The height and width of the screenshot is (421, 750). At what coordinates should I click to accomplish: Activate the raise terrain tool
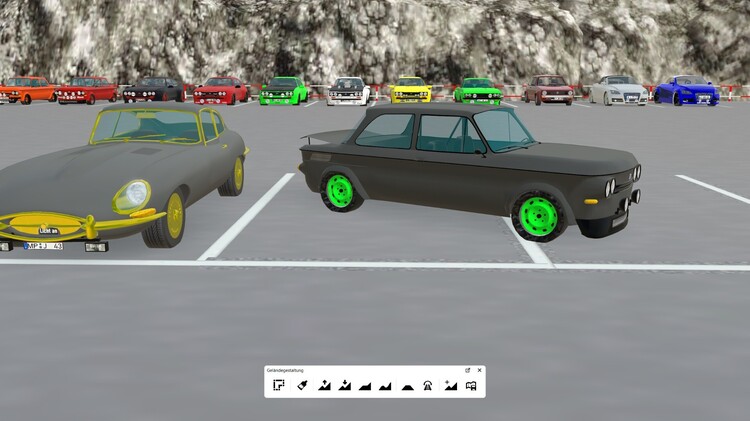[324, 385]
